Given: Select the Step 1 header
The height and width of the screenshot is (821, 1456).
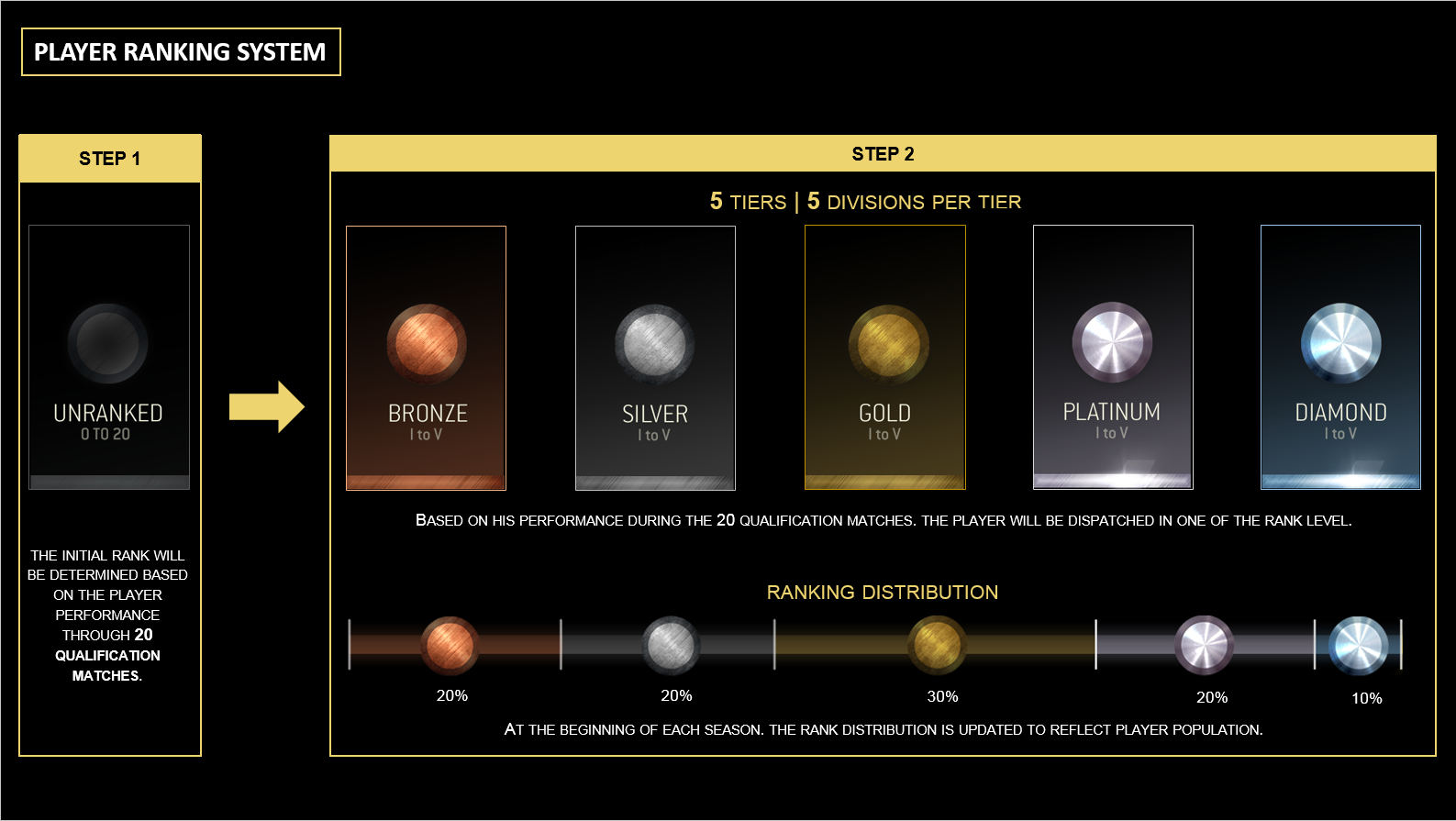Looking at the screenshot, I should [x=110, y=159].
